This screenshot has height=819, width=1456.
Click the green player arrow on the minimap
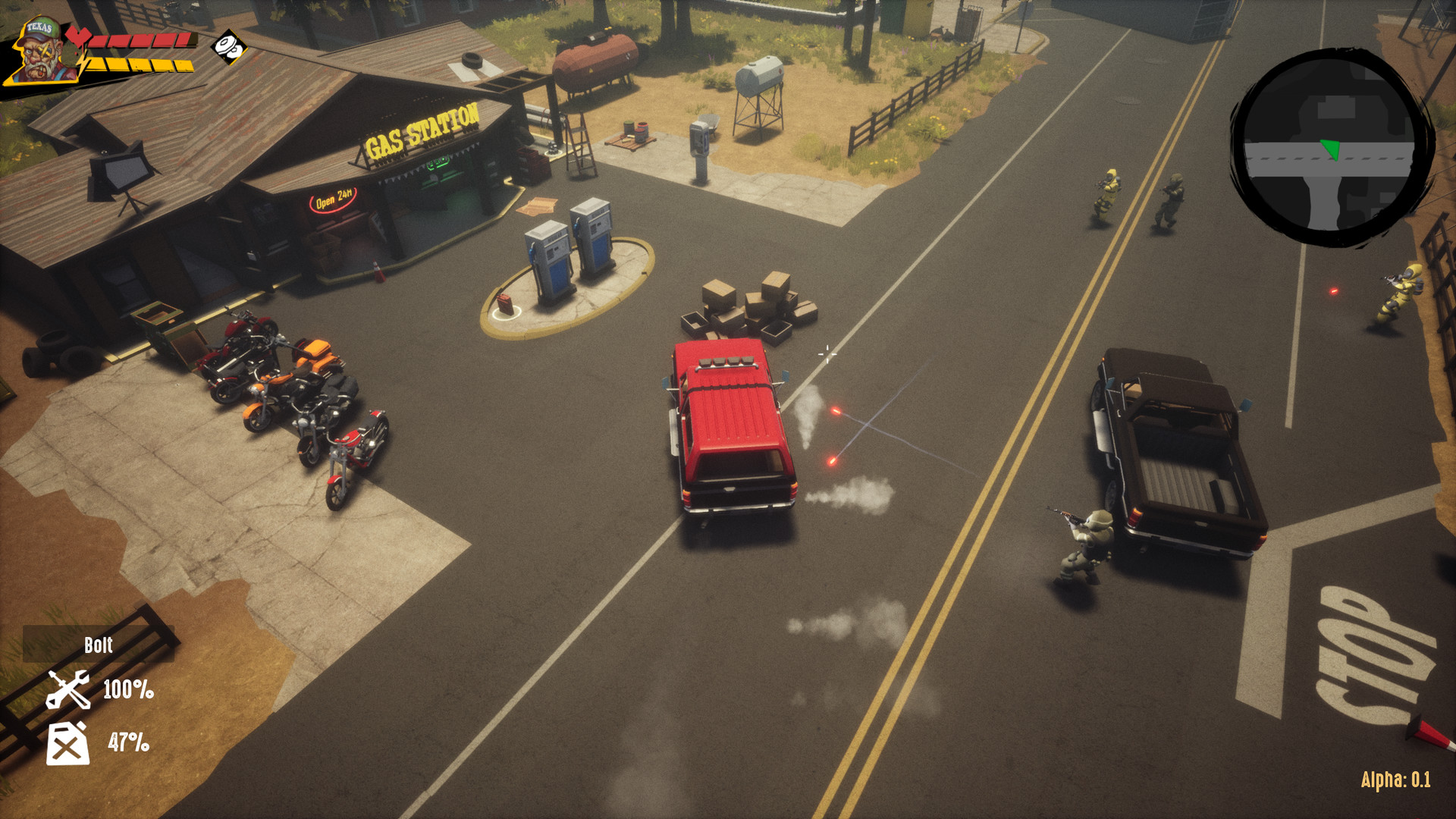pos(1331,149)
